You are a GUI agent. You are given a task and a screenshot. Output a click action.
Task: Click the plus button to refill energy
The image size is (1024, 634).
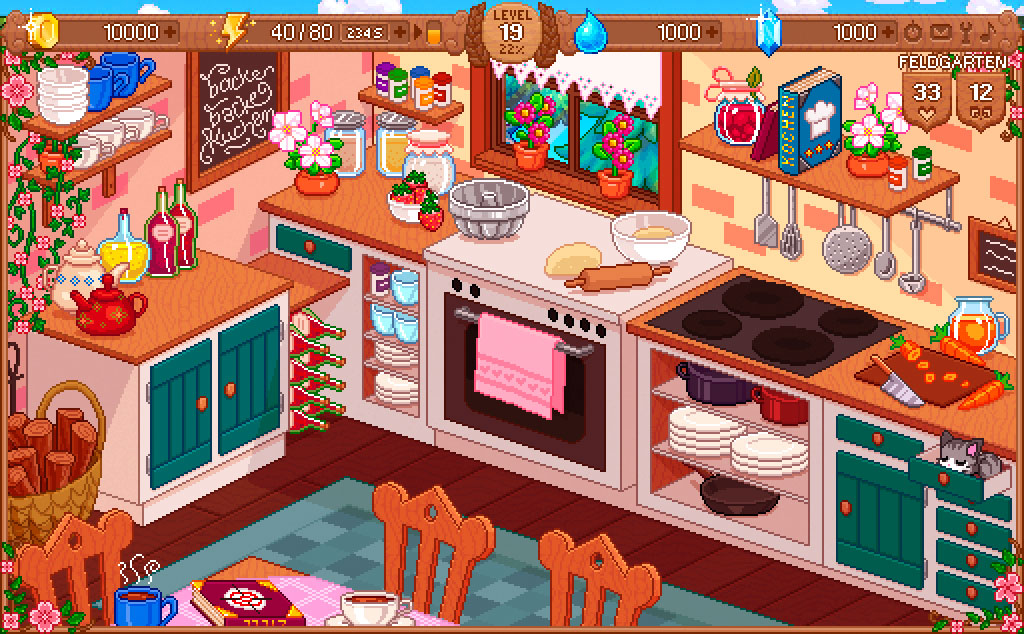[x=401, y=32]
